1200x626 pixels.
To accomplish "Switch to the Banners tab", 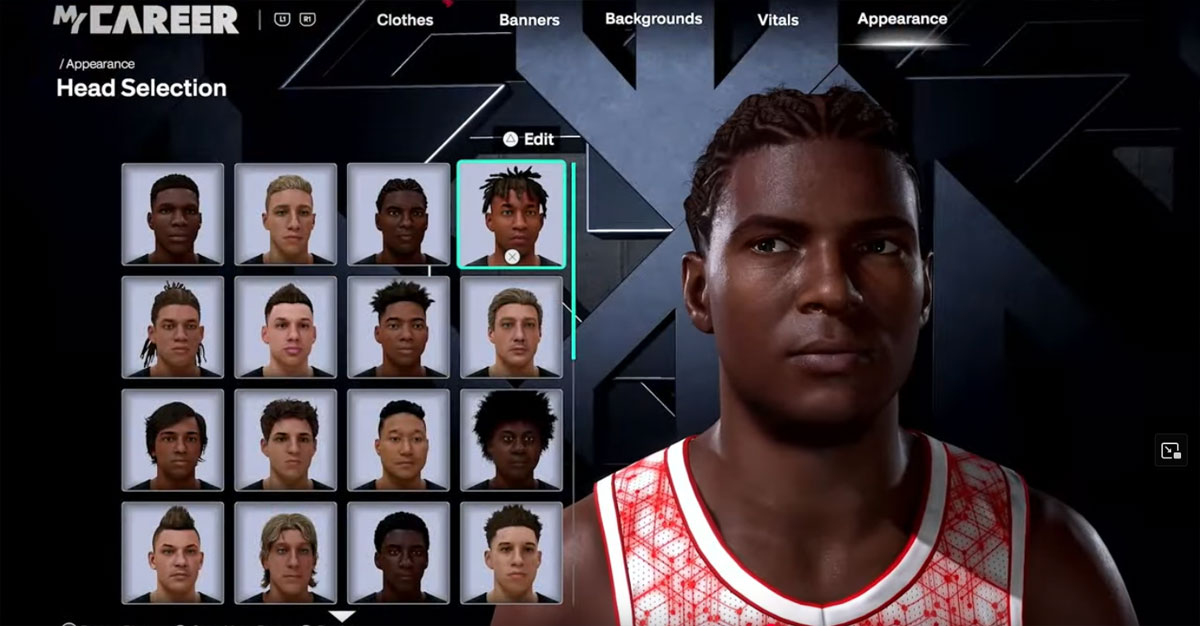I will tap(529, 20).
